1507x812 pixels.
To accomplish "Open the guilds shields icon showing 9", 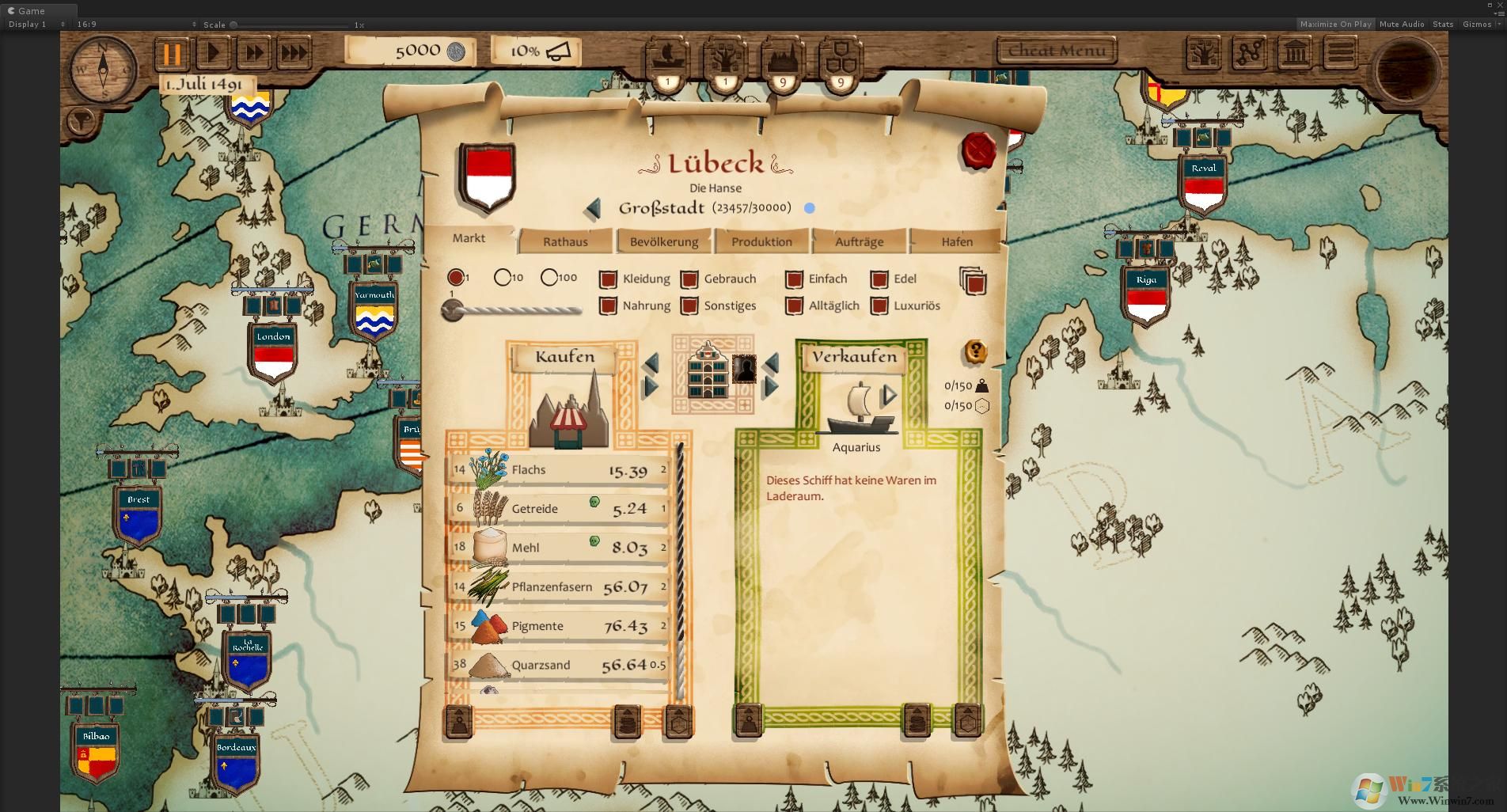I will [x=841, y=59].
